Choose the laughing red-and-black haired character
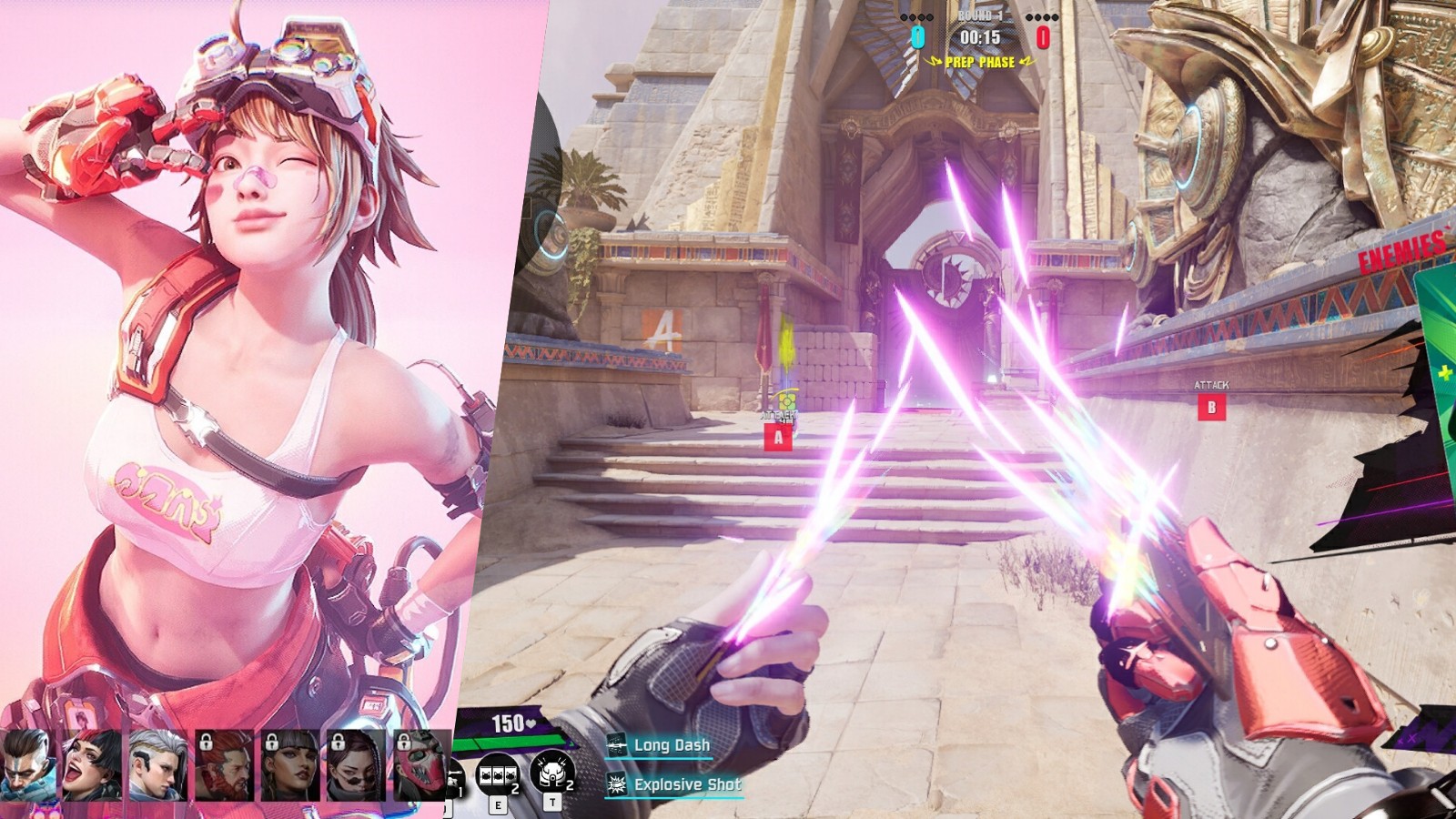The image size is (1456, 819). pos(91,764)
